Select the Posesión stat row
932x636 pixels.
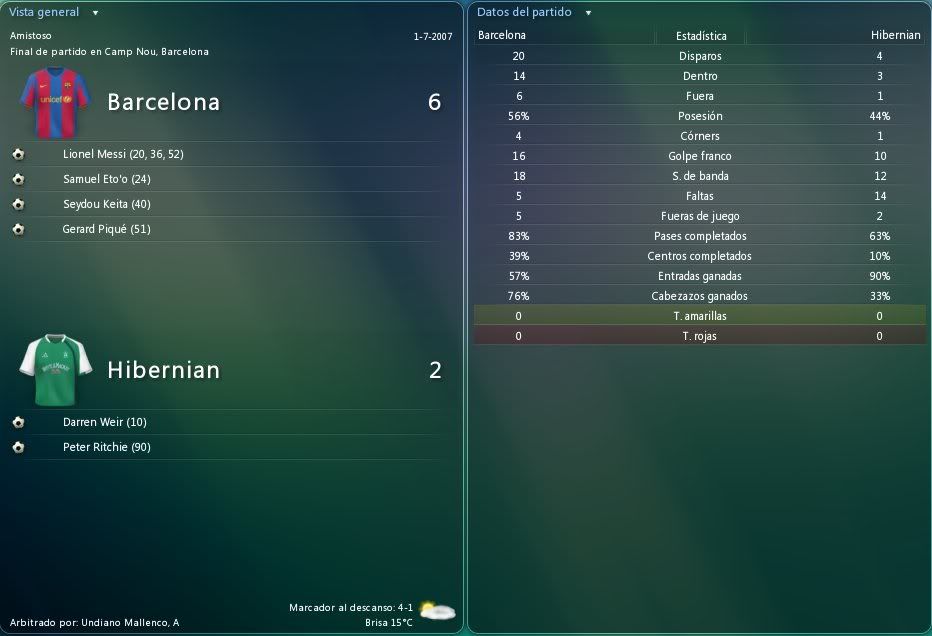(x=700, y=116)
